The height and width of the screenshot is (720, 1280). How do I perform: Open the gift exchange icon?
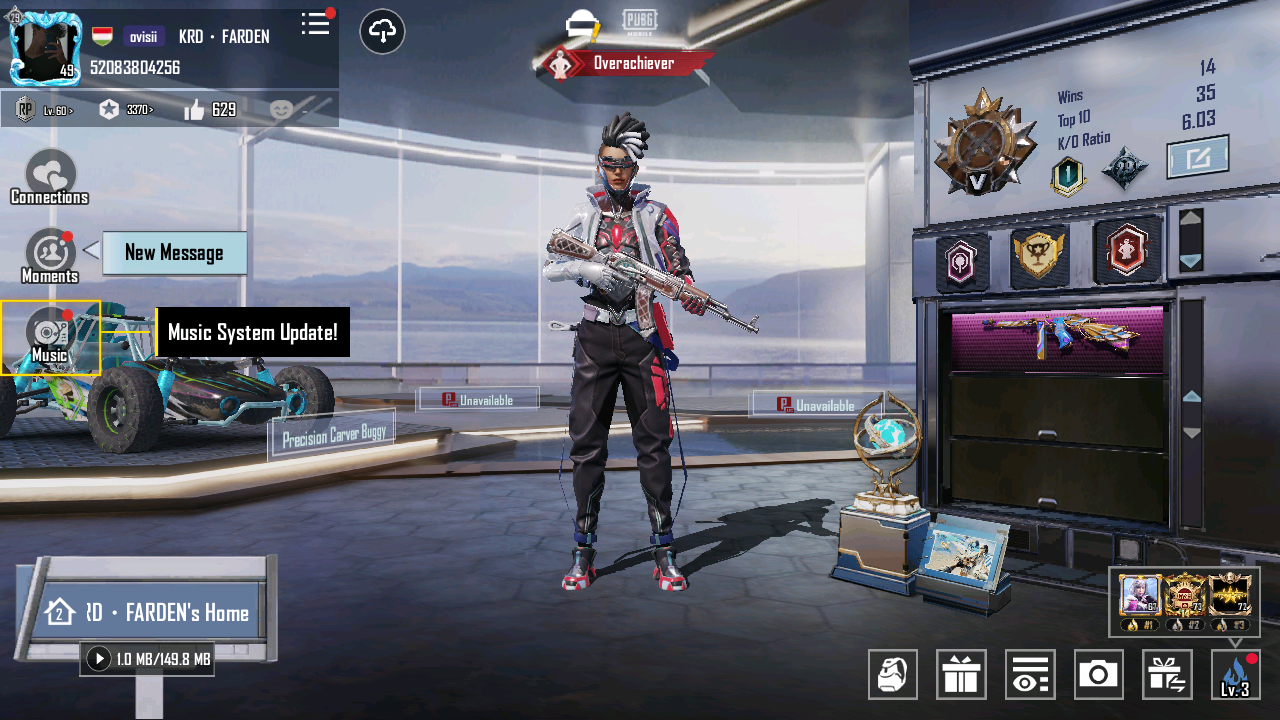pos(1166,674)
